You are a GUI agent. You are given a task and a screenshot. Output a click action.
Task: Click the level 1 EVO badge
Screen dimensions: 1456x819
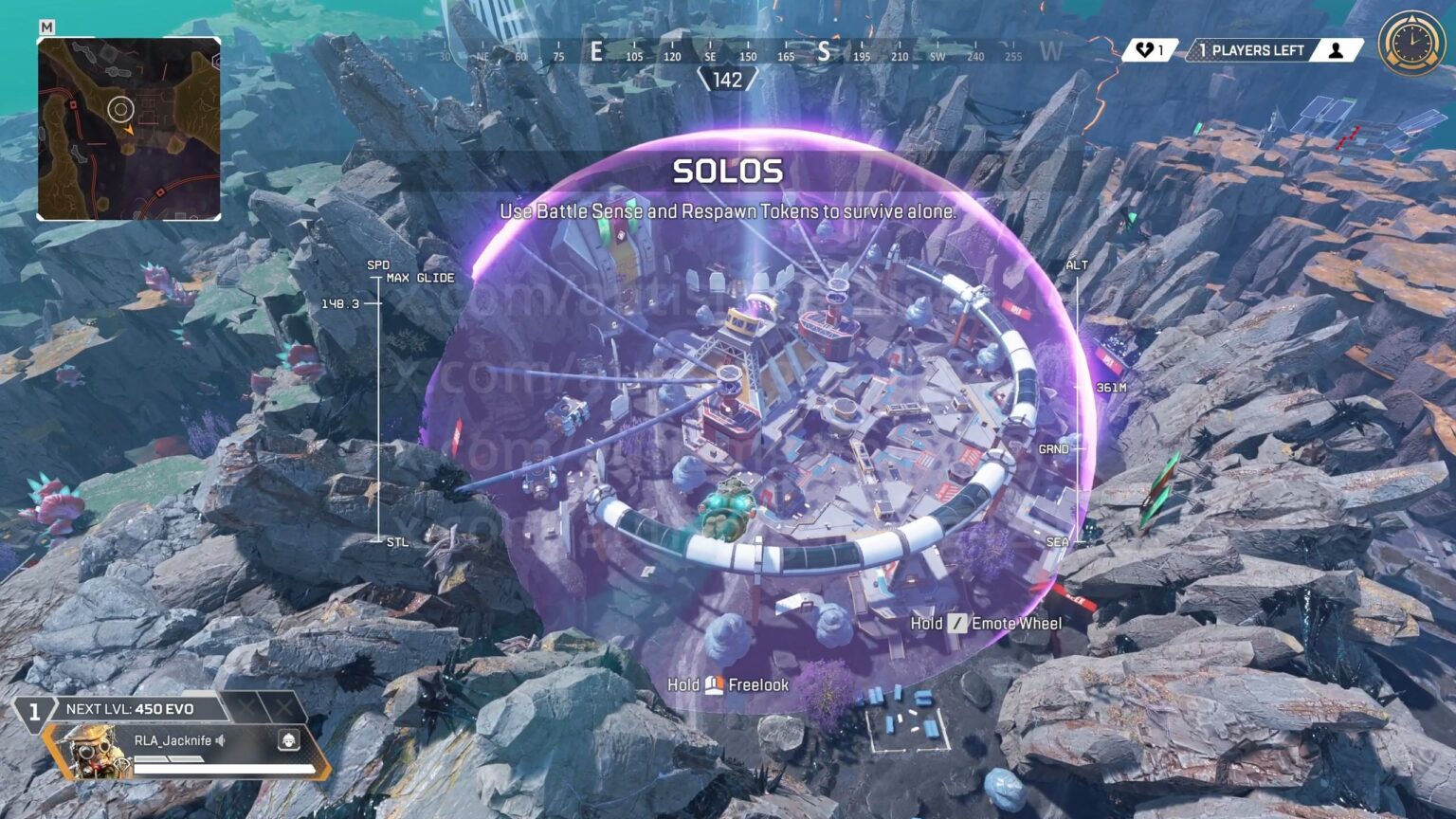34,711
